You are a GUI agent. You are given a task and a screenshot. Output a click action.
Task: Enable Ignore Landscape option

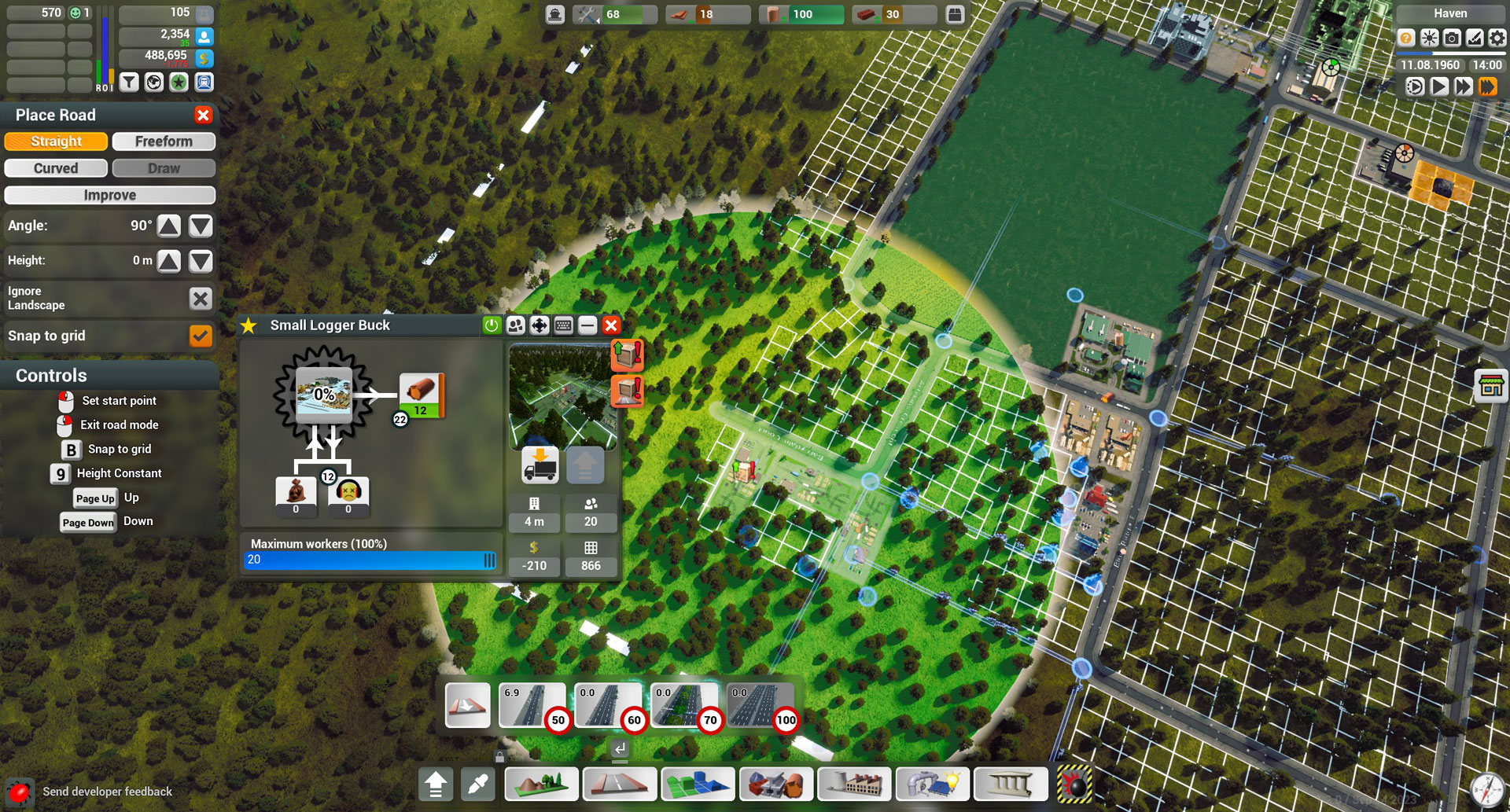point(201,299)
